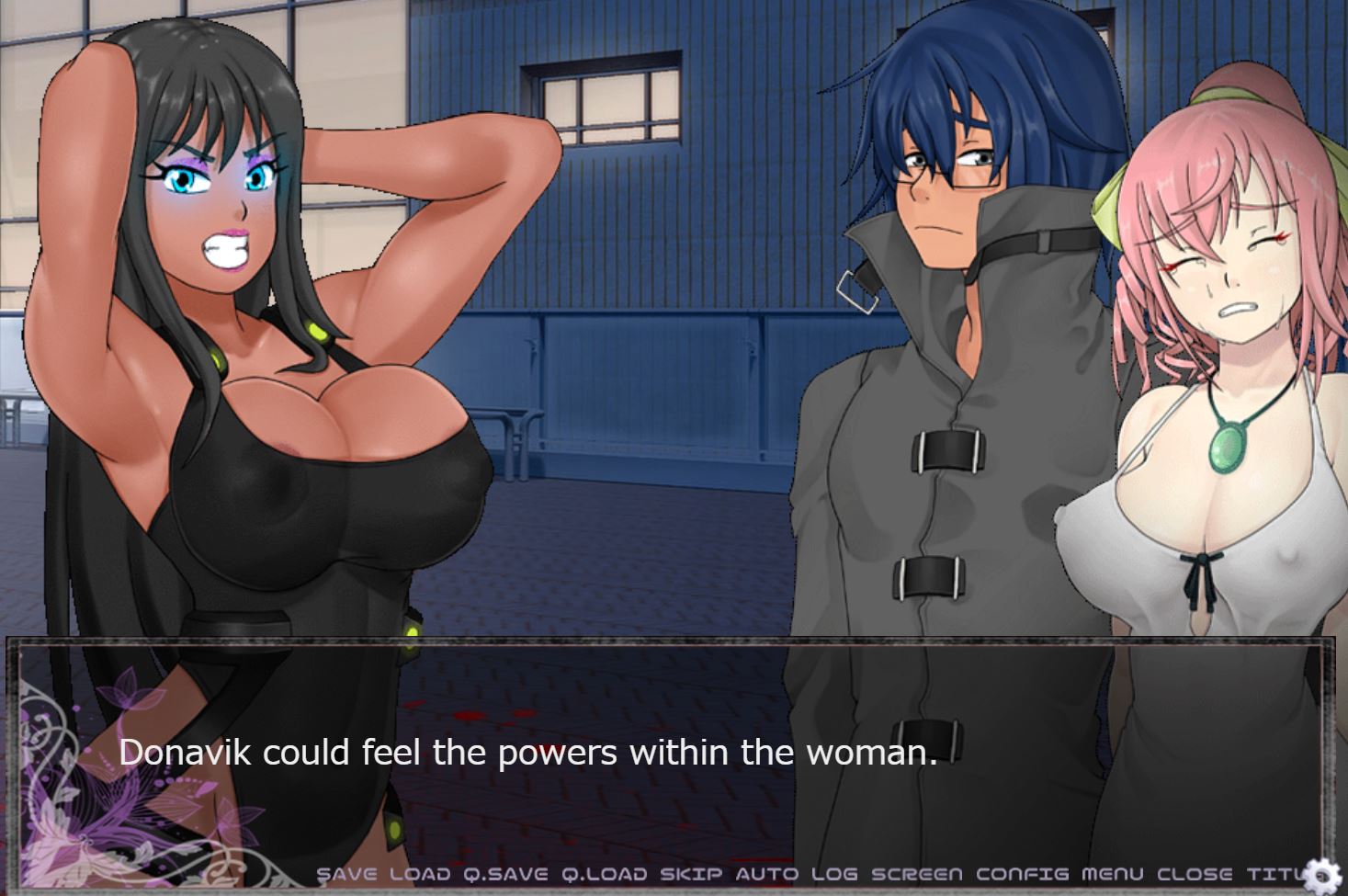The image size is (1348, 896).
Task: Open the game MENU
Action: pos(1112,874)
